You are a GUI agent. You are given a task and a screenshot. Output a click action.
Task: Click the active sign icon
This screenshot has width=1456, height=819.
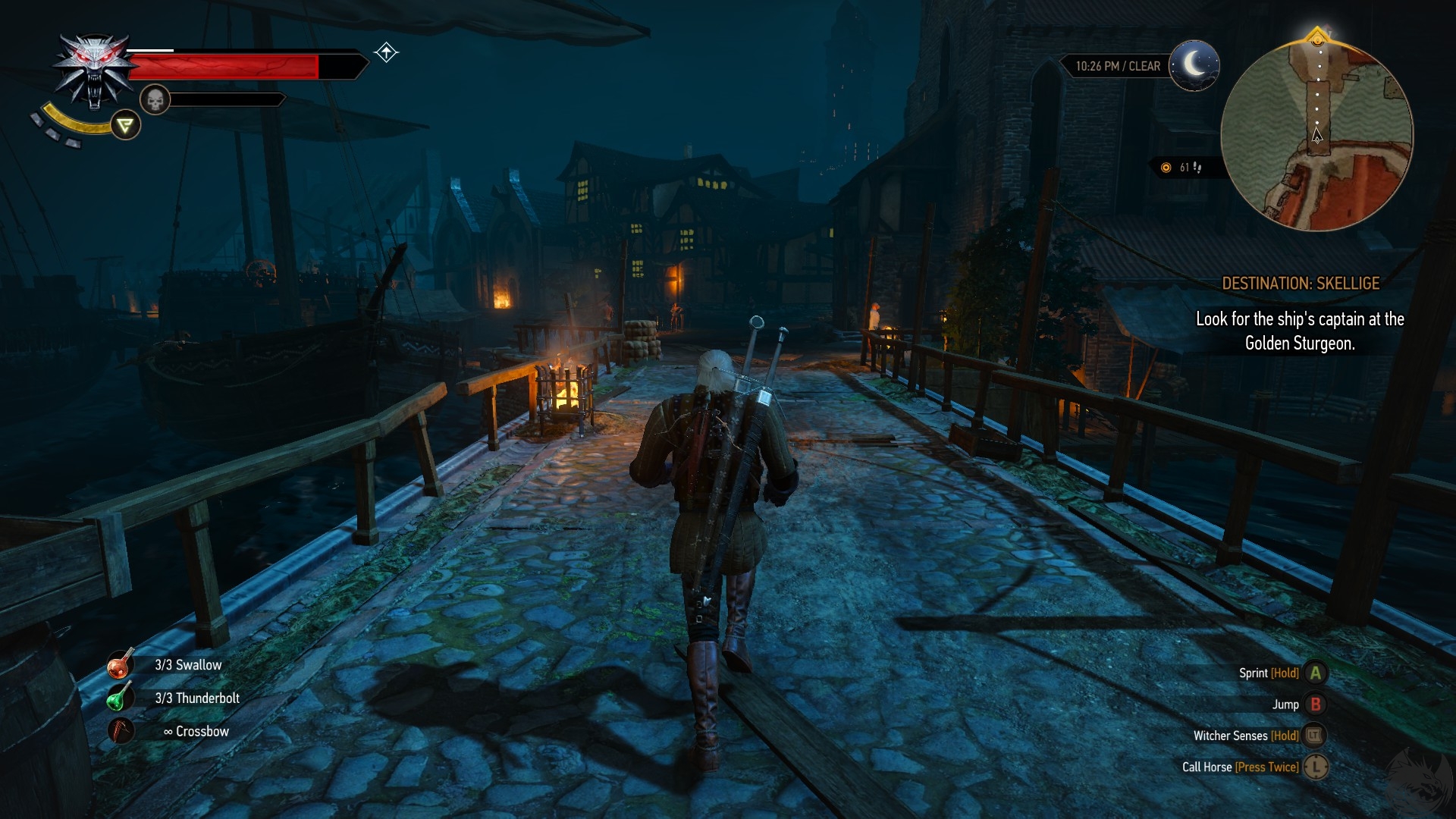[126, 125]
